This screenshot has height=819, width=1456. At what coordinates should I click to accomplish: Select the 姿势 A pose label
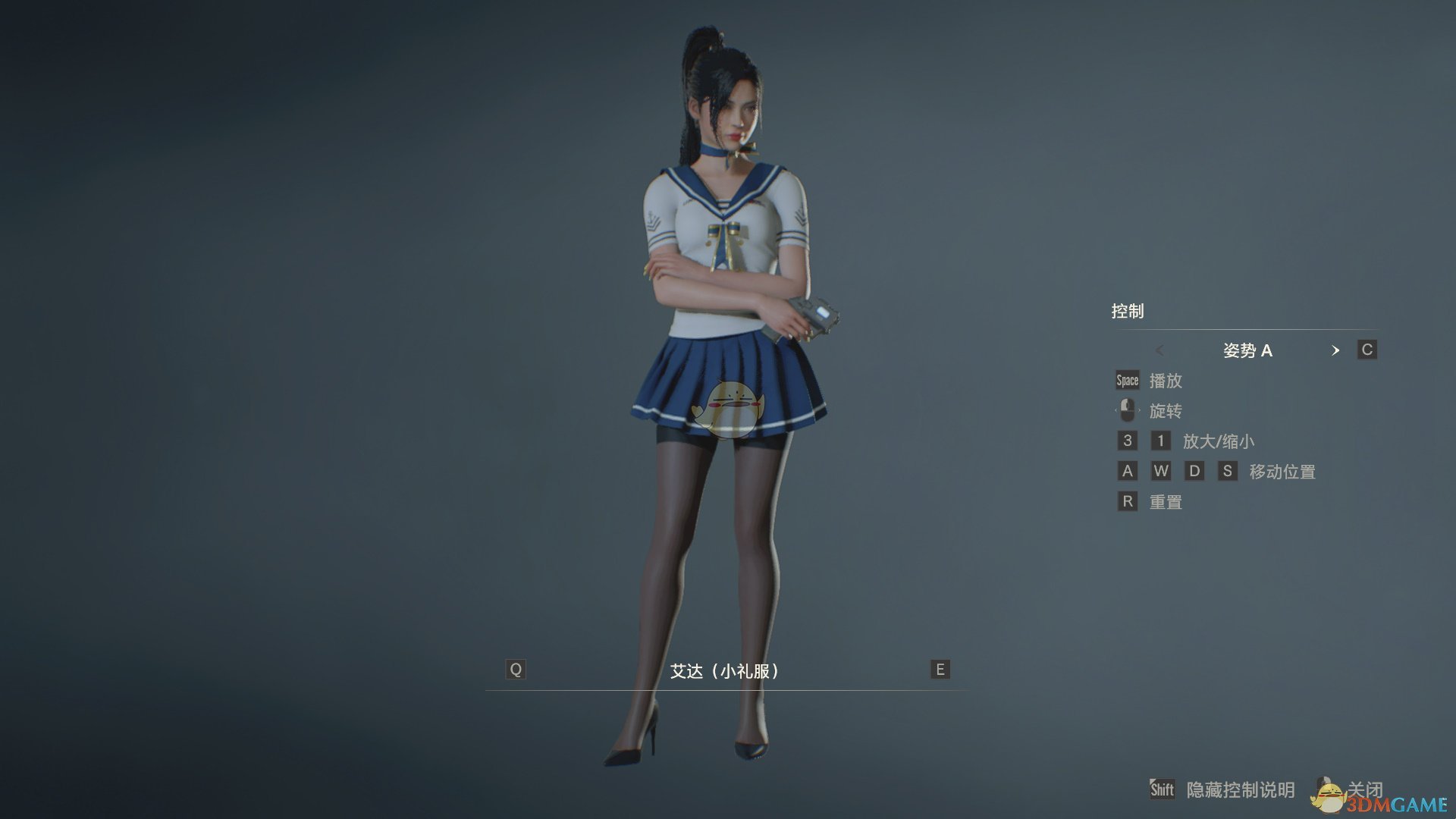[x=1248, y=350]
